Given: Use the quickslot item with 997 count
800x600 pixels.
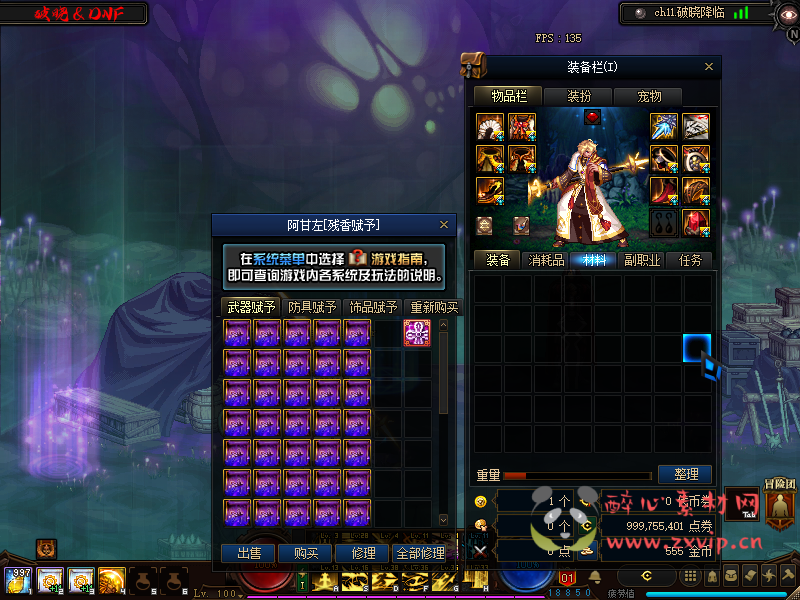Looking at the screenshot, I should pos(18,580).
